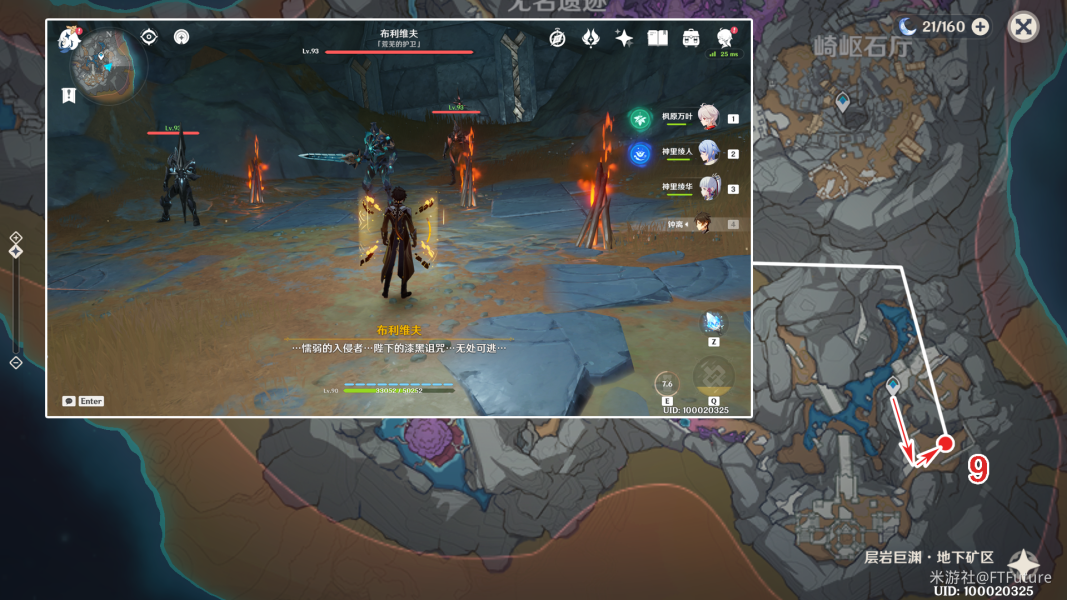Open the quest banner icon below Paimon
Image resolution: width=1067 pixels, height=600 pixels.
point(68,95)
